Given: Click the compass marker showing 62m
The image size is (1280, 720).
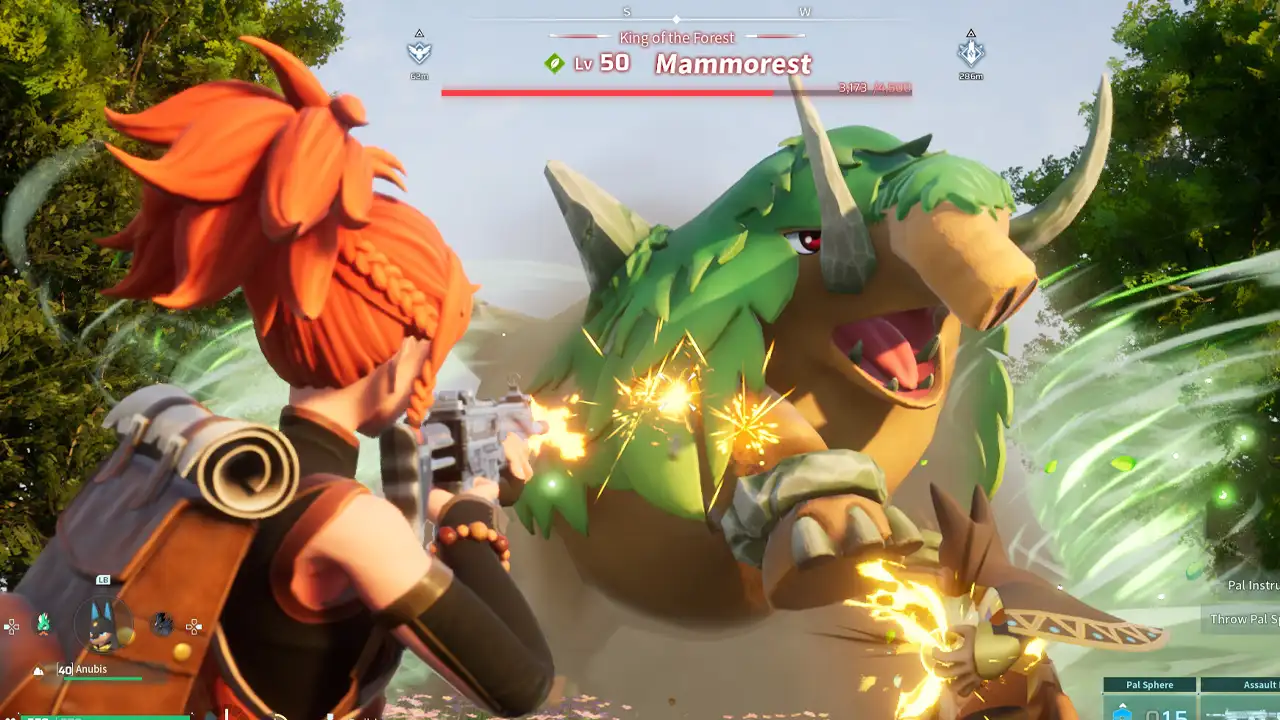Looking at the screenshot, I should 419,52.
